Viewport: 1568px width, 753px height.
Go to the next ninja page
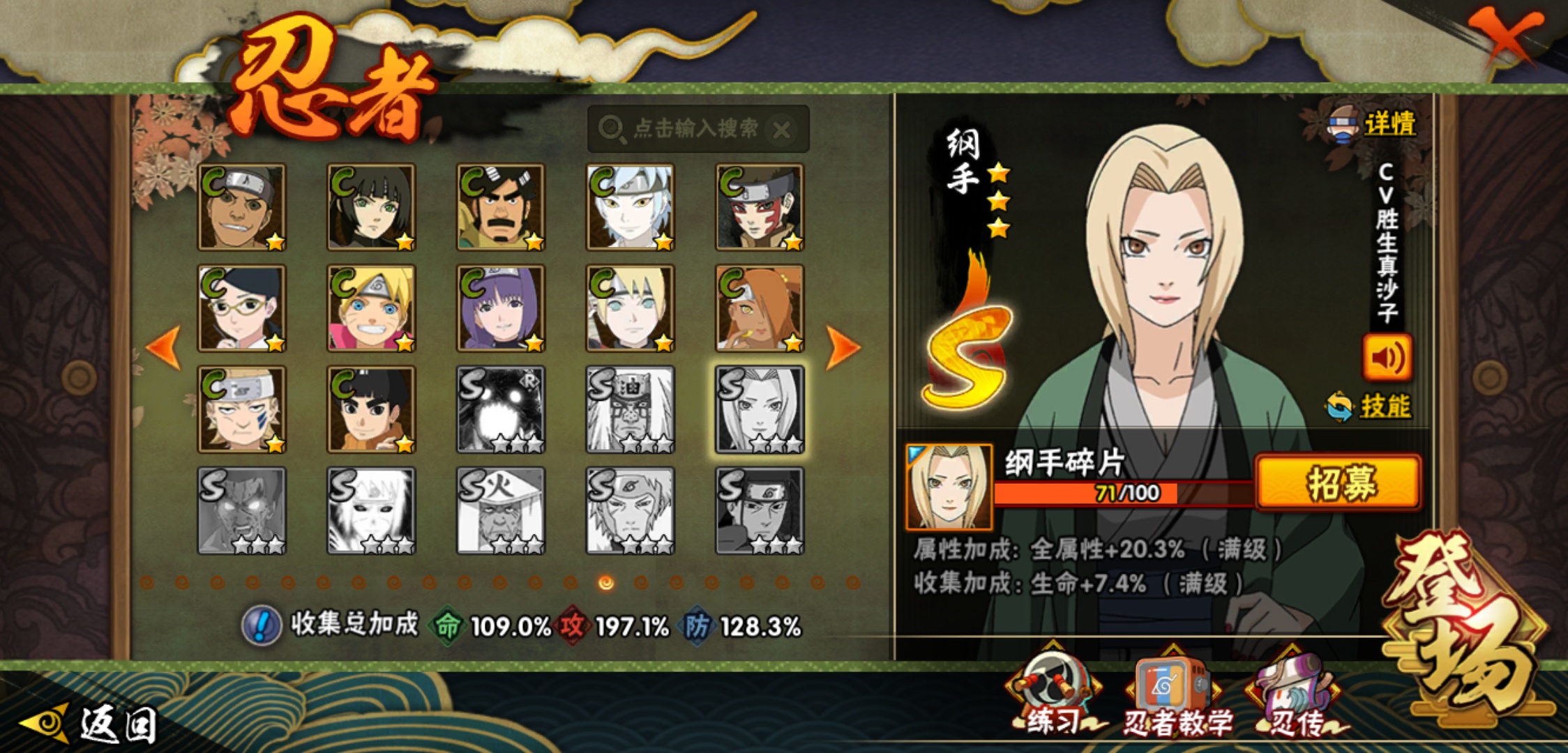coord(842,347)
